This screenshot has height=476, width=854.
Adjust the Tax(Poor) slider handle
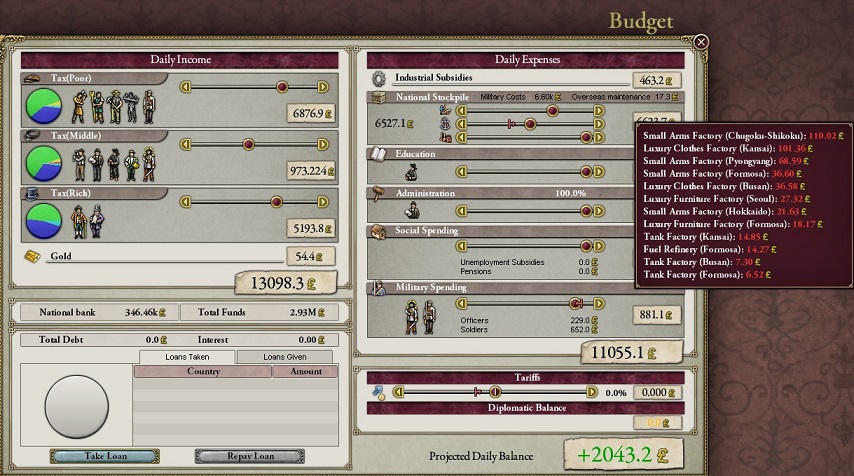tap(282, 87)
